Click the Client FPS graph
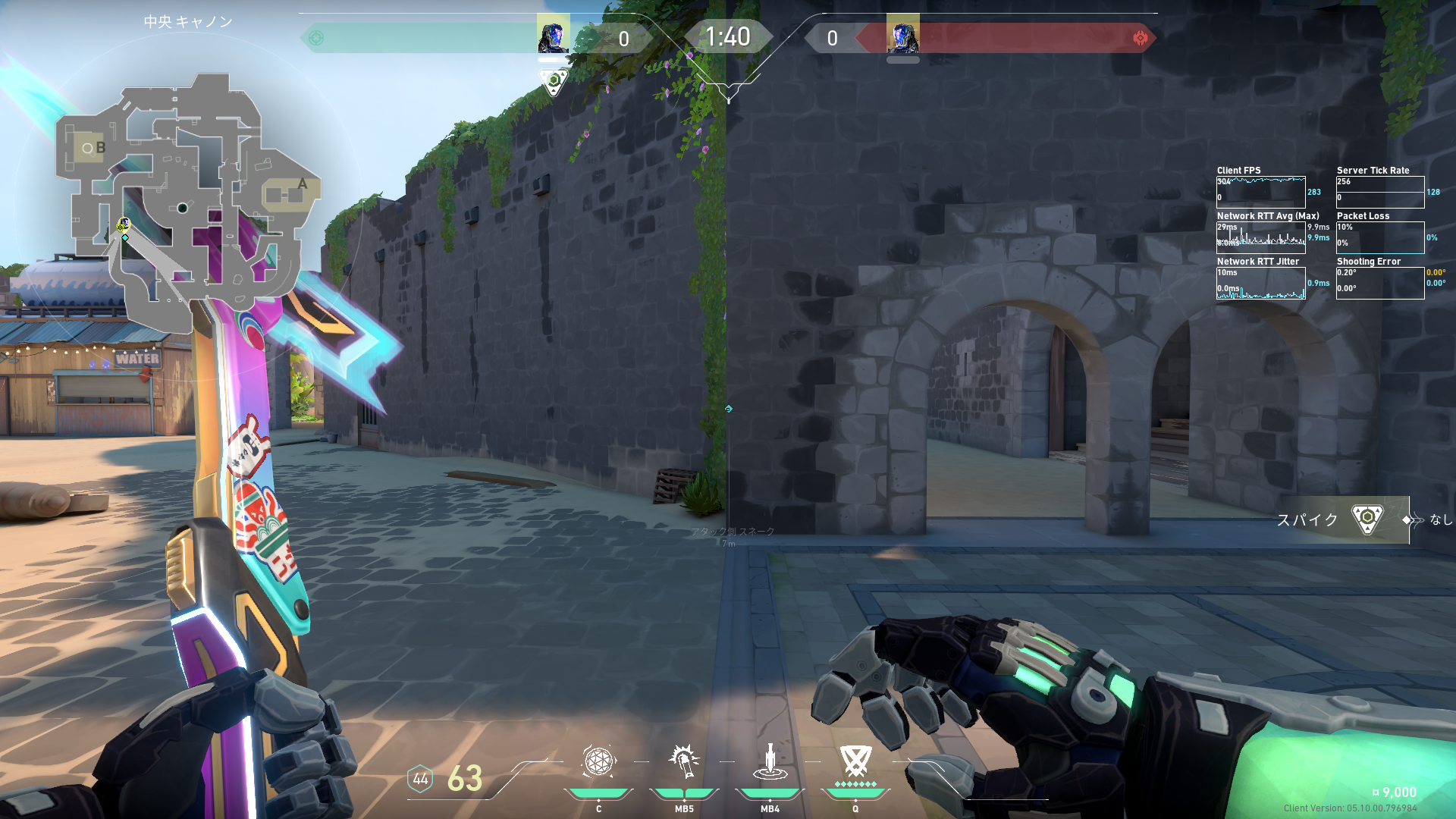The height and width of the screenshot is (819, 1456). pos(1260,192)
